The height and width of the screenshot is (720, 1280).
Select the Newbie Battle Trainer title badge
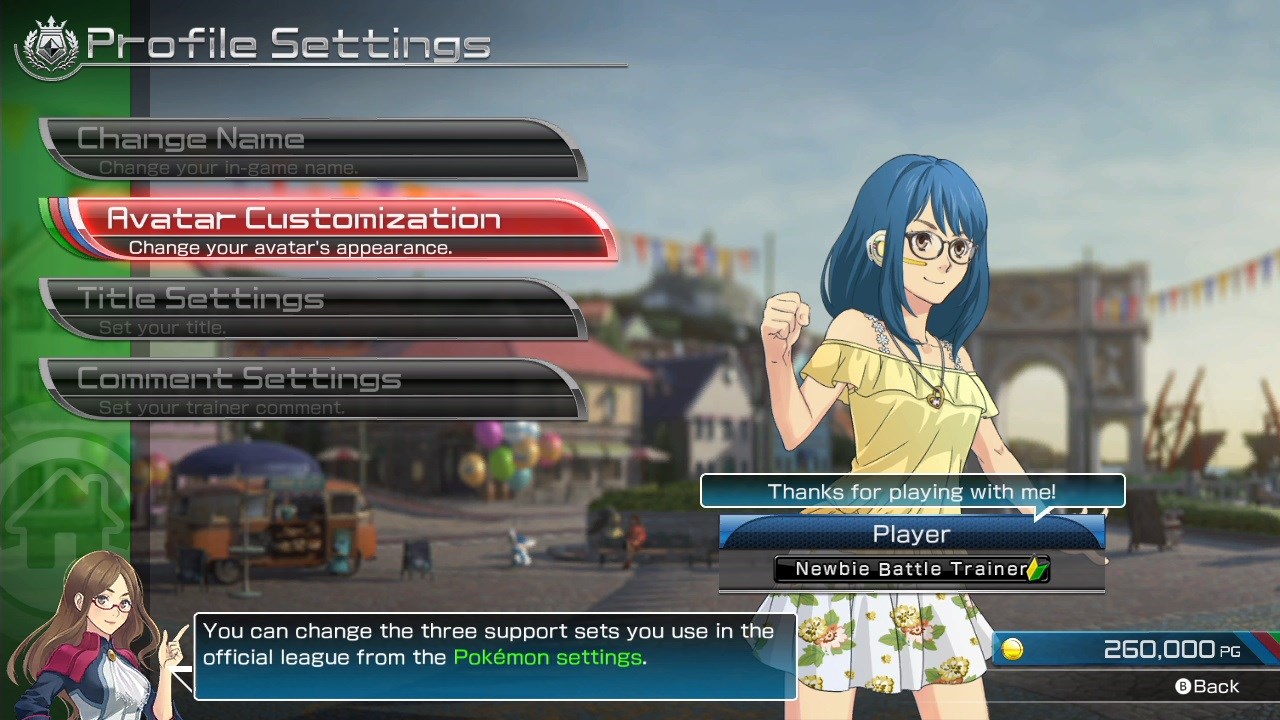[911, 569]
